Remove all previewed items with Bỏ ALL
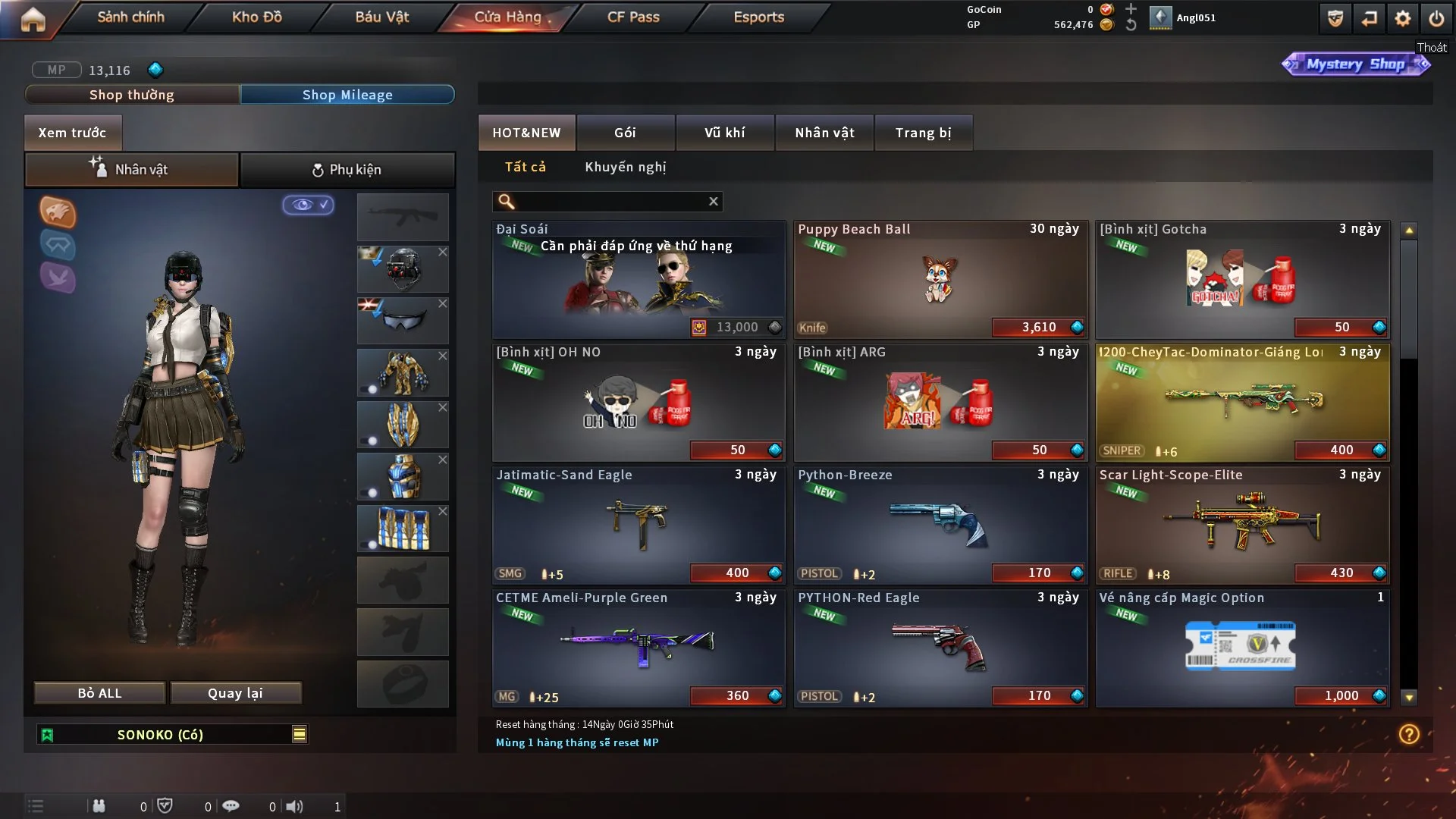This screenshot has height=819, width=1456. [99, 693]
